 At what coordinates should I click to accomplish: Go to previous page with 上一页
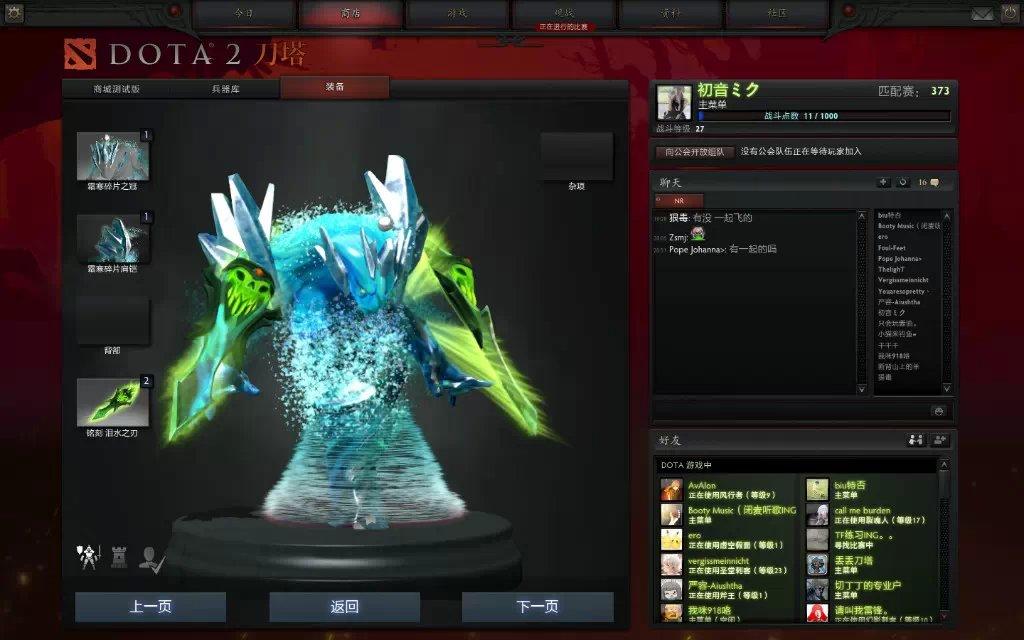click(x=150, y=607)
